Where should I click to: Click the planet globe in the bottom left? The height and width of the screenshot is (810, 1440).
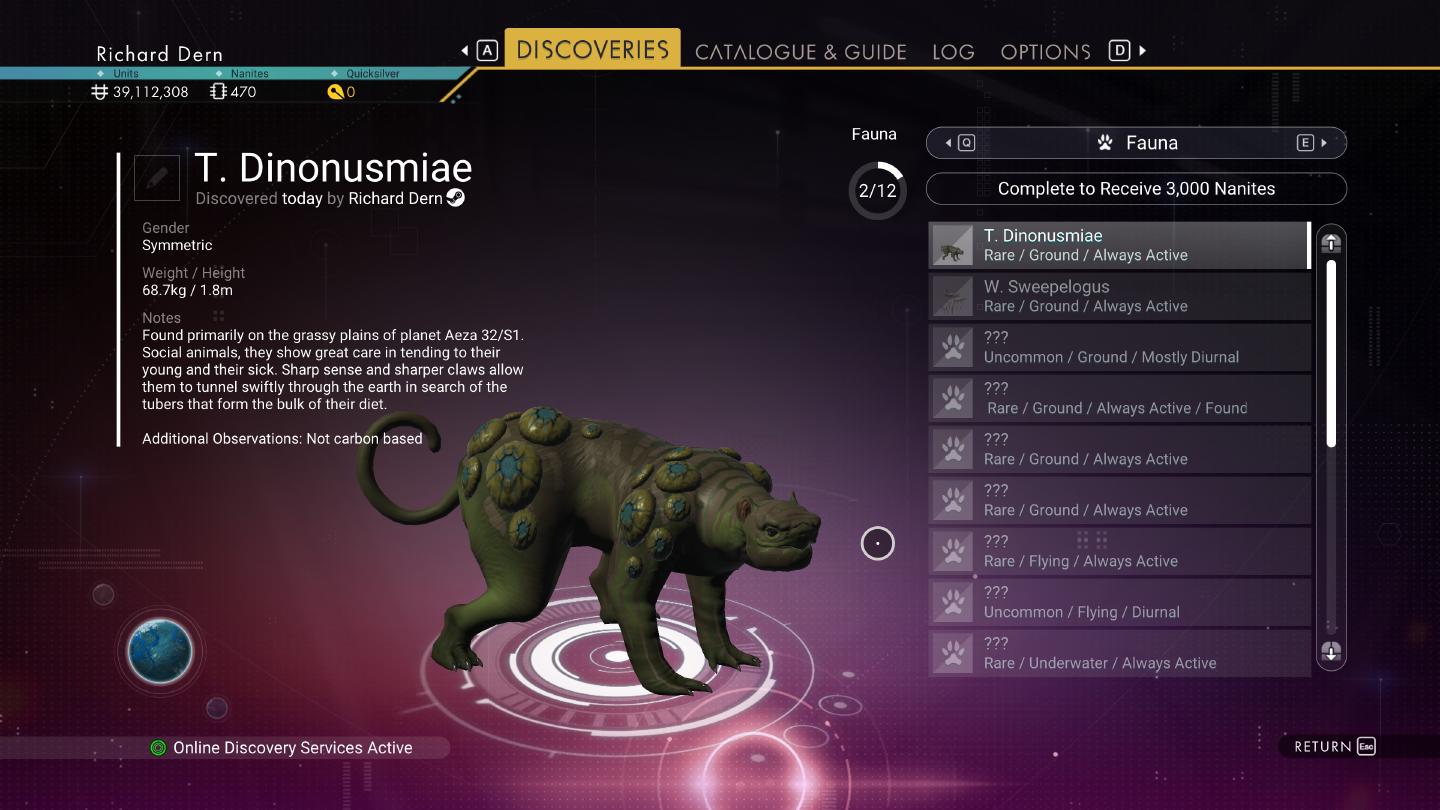coord(159,652)
